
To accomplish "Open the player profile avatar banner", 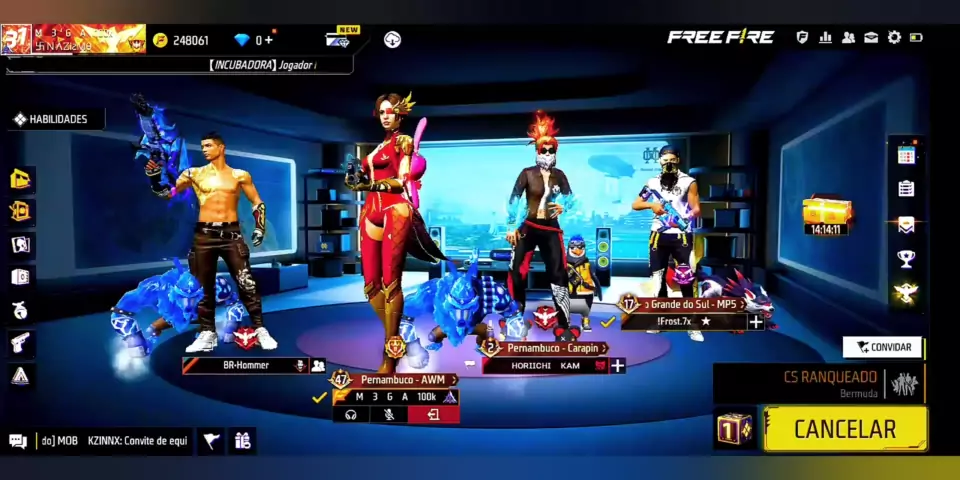I will [75, 39].
